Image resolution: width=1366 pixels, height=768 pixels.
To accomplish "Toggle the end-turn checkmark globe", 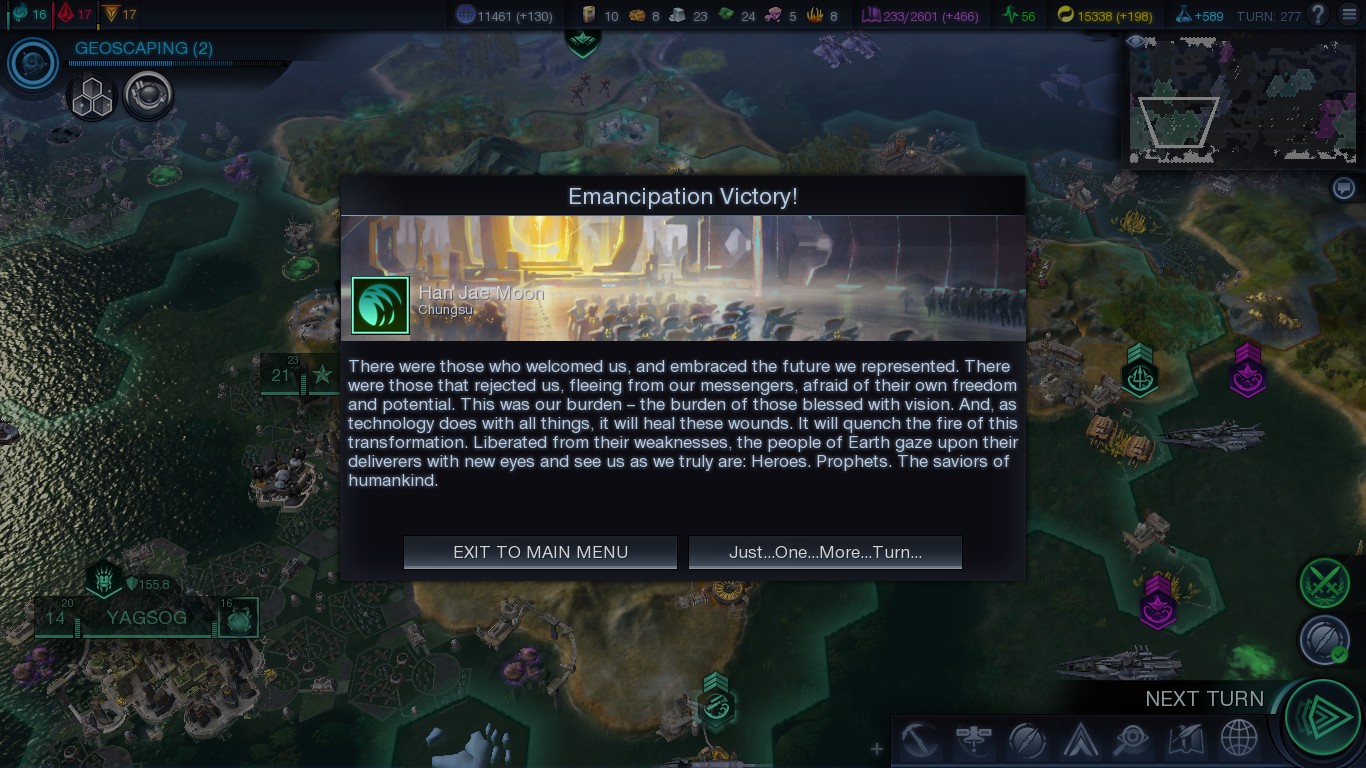I will tap(1324, 640).
